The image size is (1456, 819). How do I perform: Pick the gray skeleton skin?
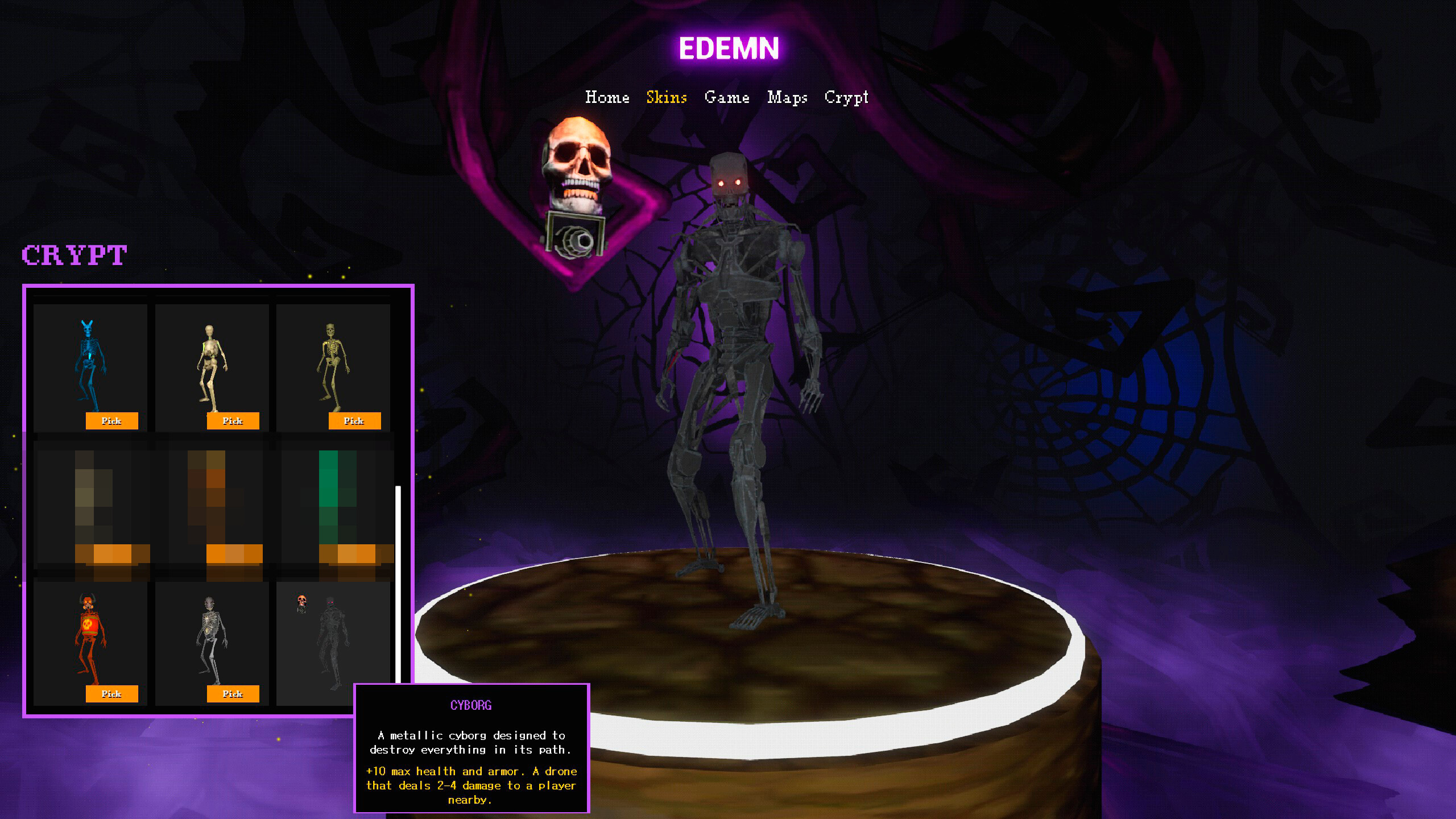233,694
